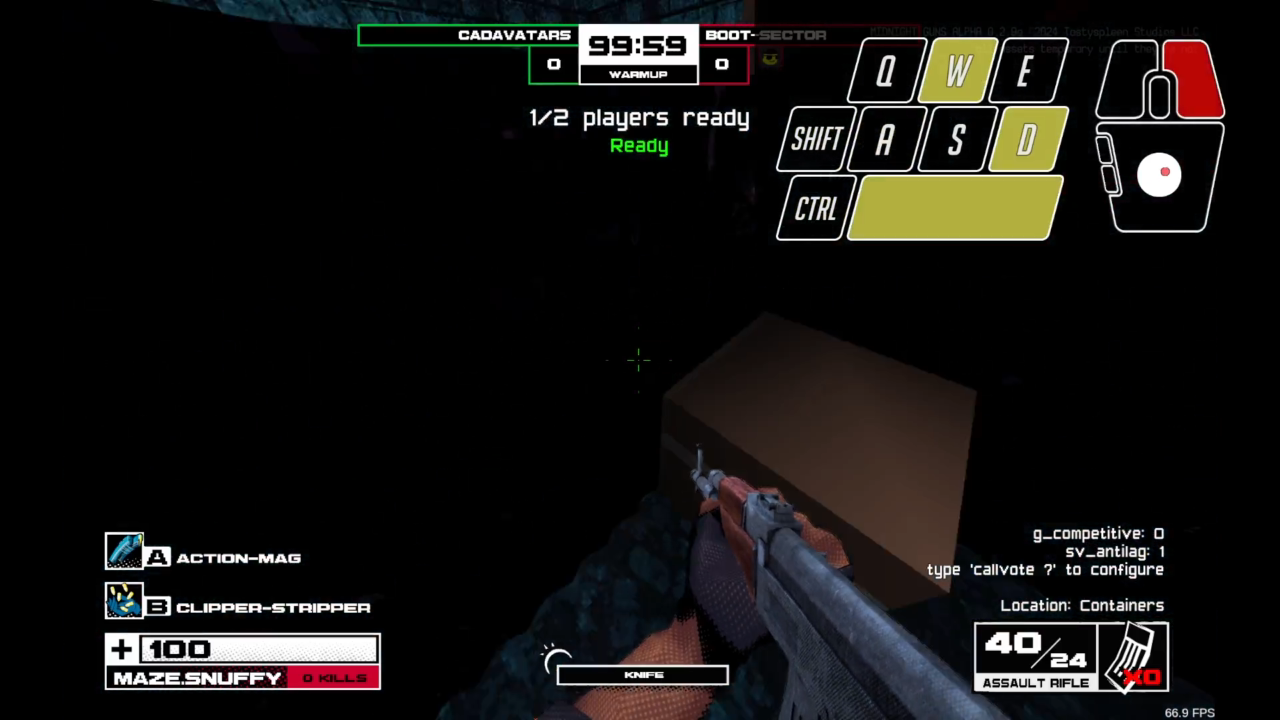Screen dimensions: 1280x720
Task: Click the KNIFE charge progress bar
Action: coord(642,674)
